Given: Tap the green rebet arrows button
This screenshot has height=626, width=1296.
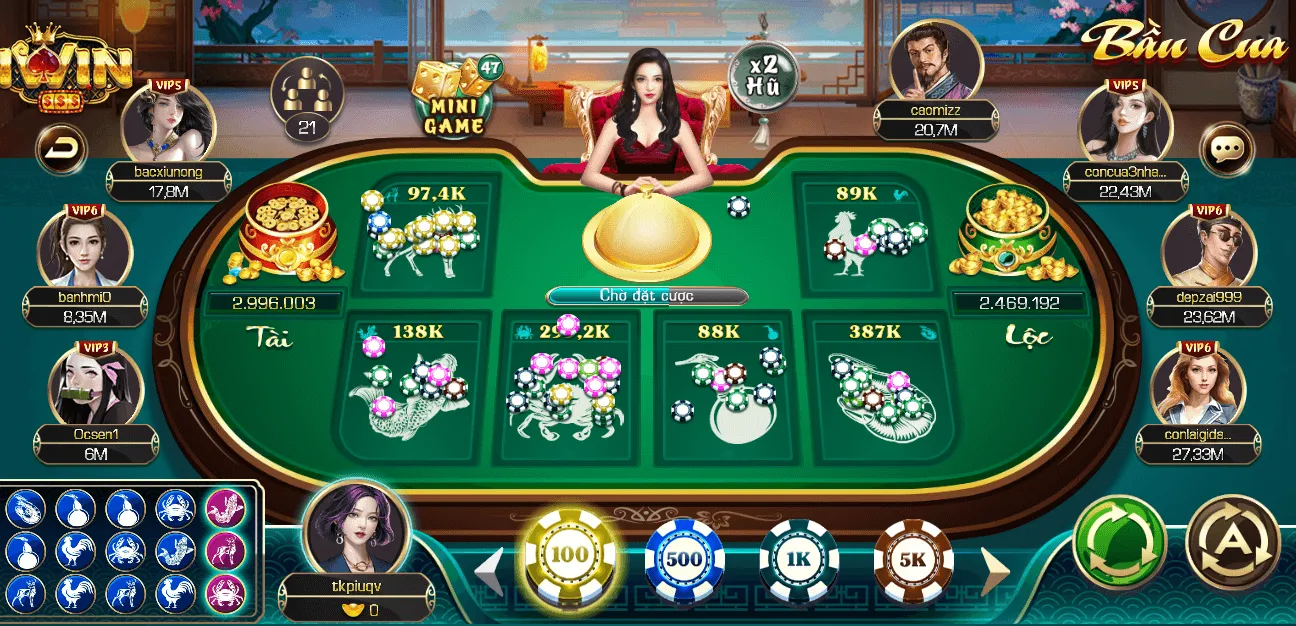Looking at the screenshot, I should (x=1119, y=544).
